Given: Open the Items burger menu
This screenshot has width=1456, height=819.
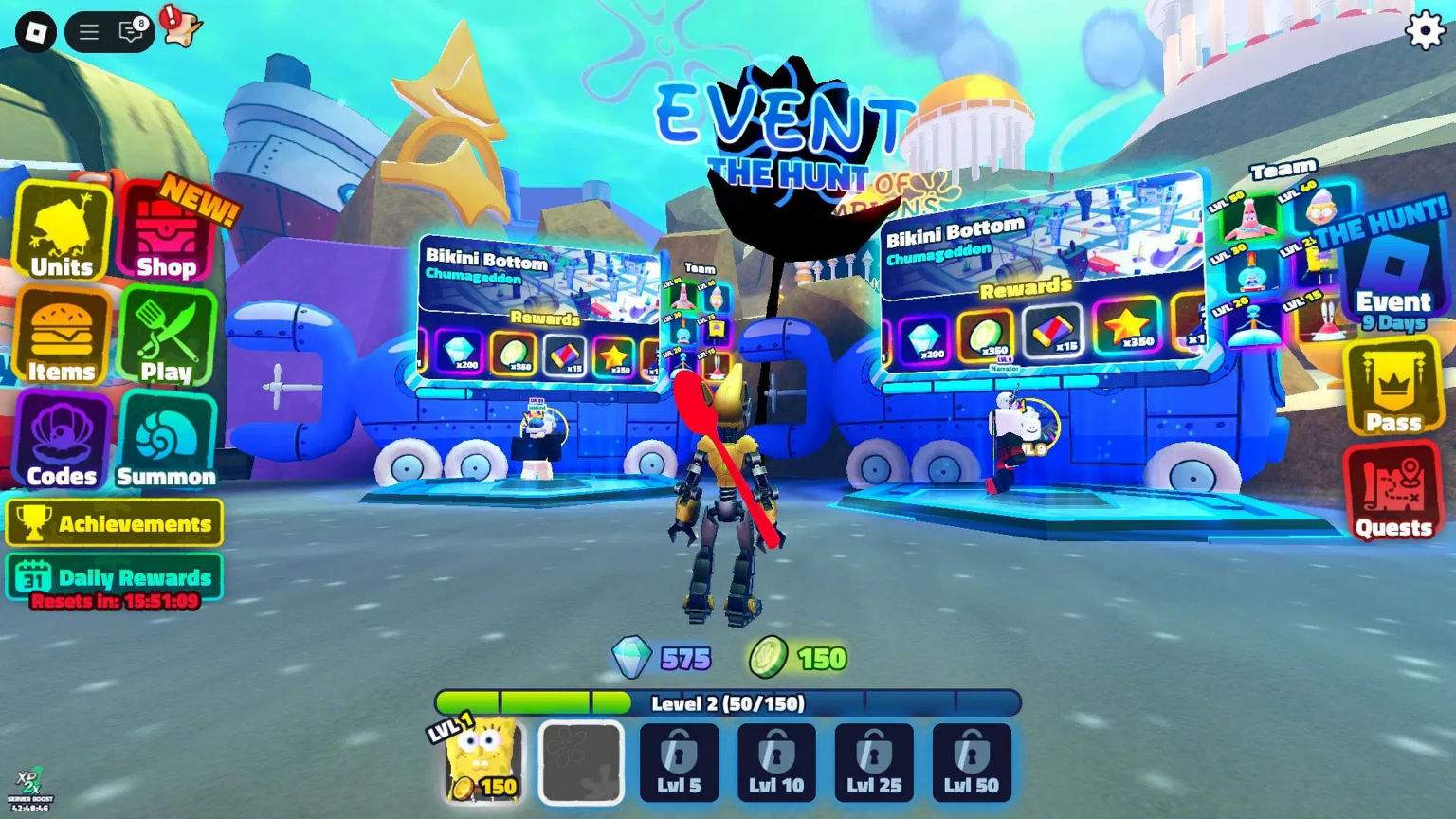Looking at the screenshot, I should (63, 337).
